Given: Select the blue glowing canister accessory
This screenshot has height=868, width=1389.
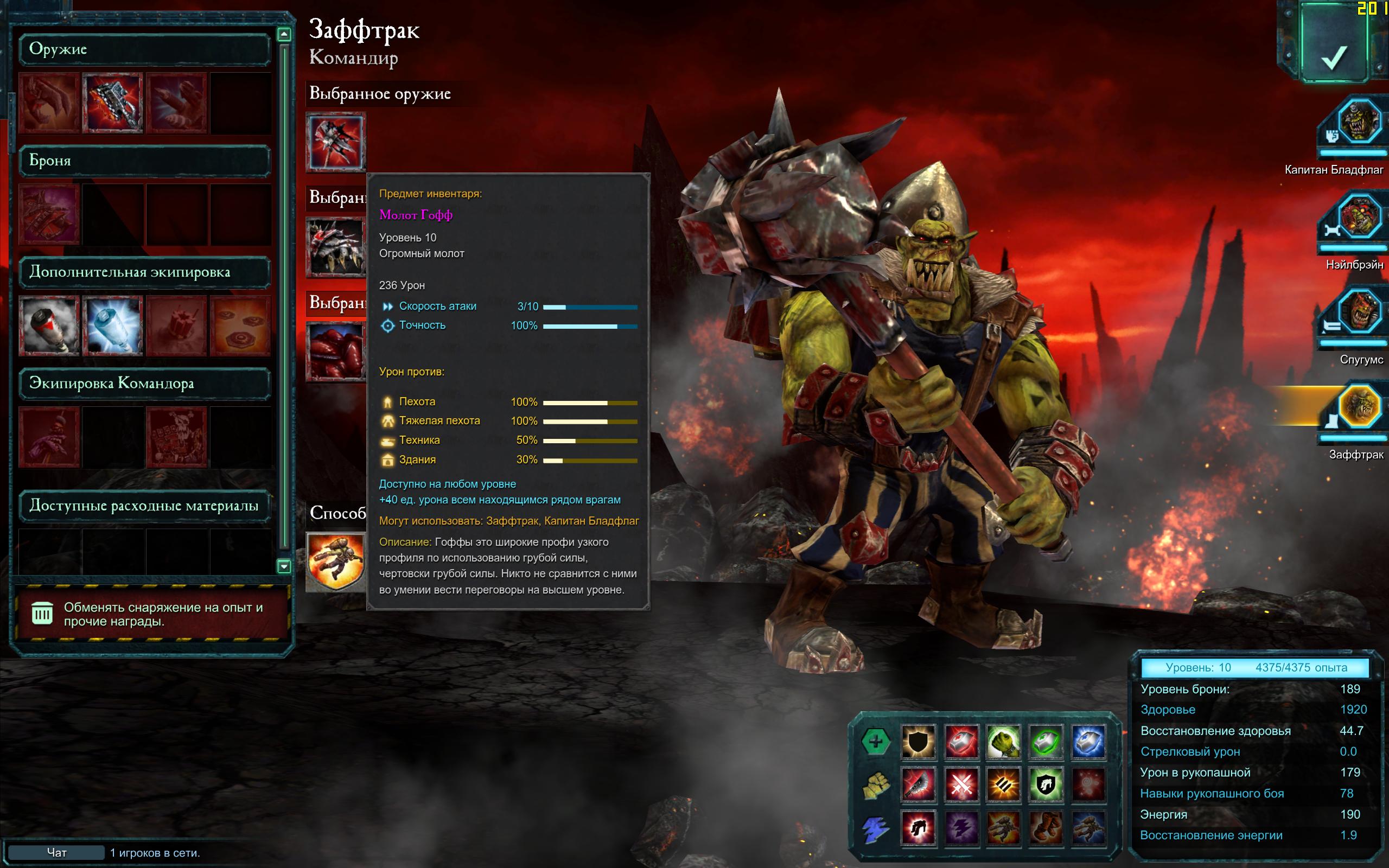Looking at the screenshot, I should [112, 325].
